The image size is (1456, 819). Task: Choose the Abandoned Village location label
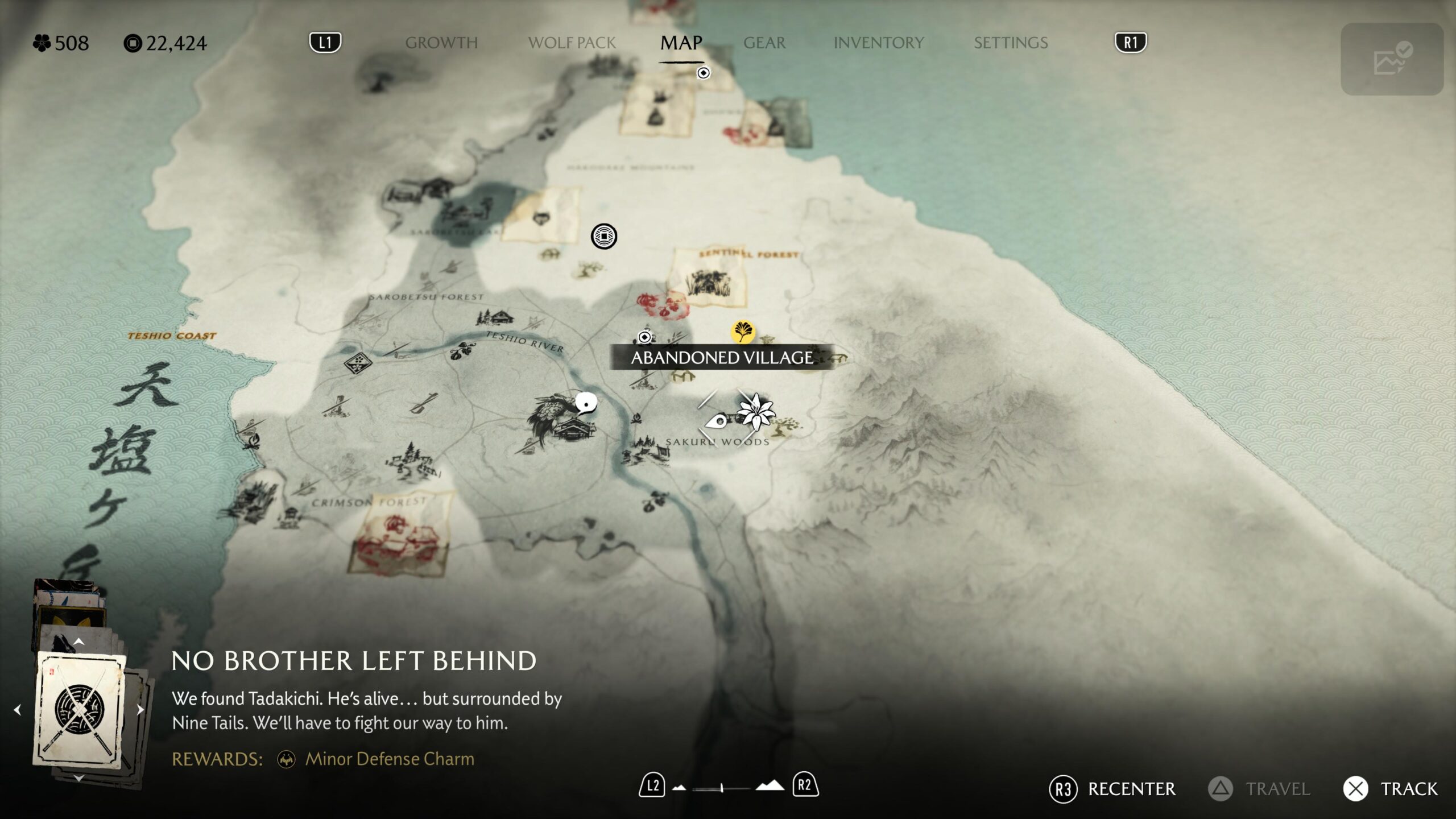coord(722,358)
